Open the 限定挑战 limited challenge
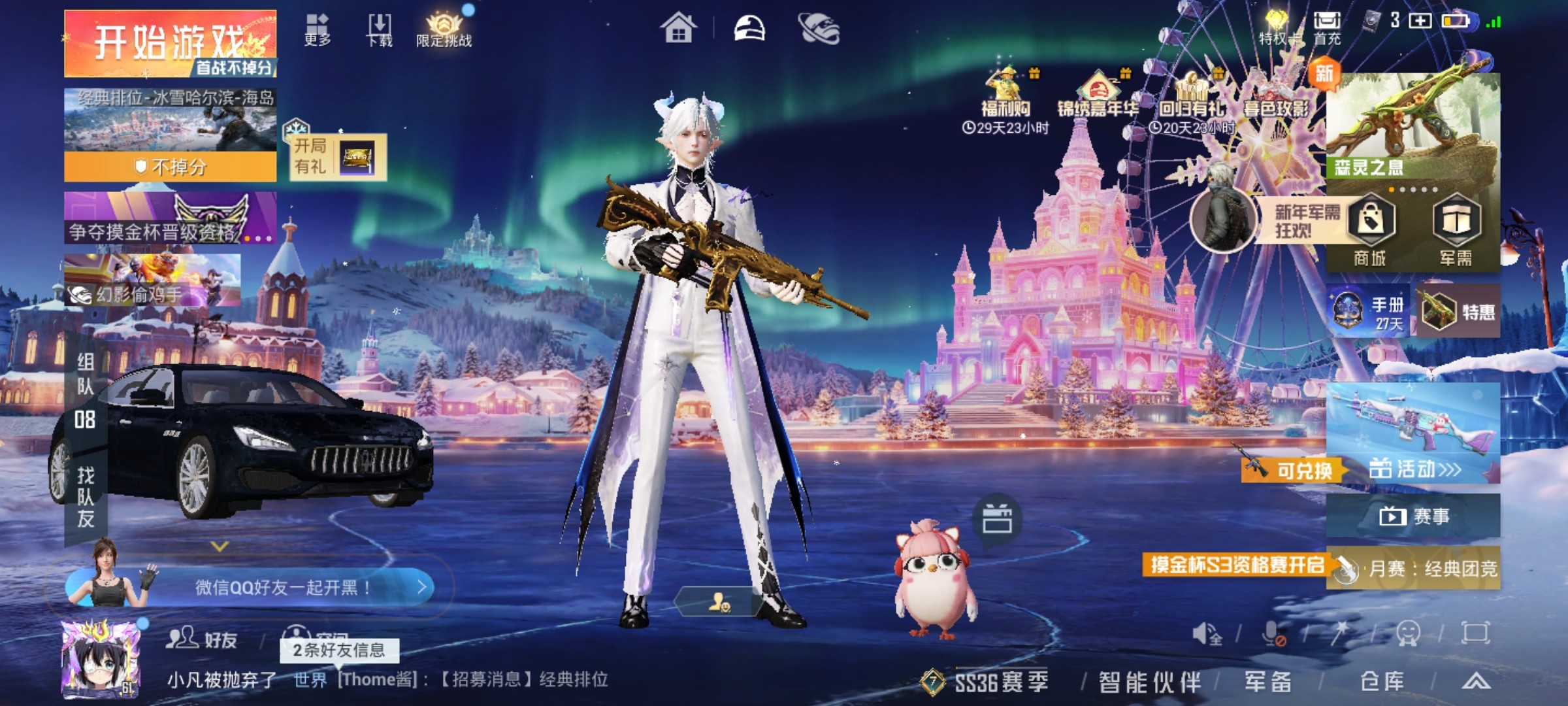The width and height of the screenshot is (1568, 706). [x=444, y=29]
